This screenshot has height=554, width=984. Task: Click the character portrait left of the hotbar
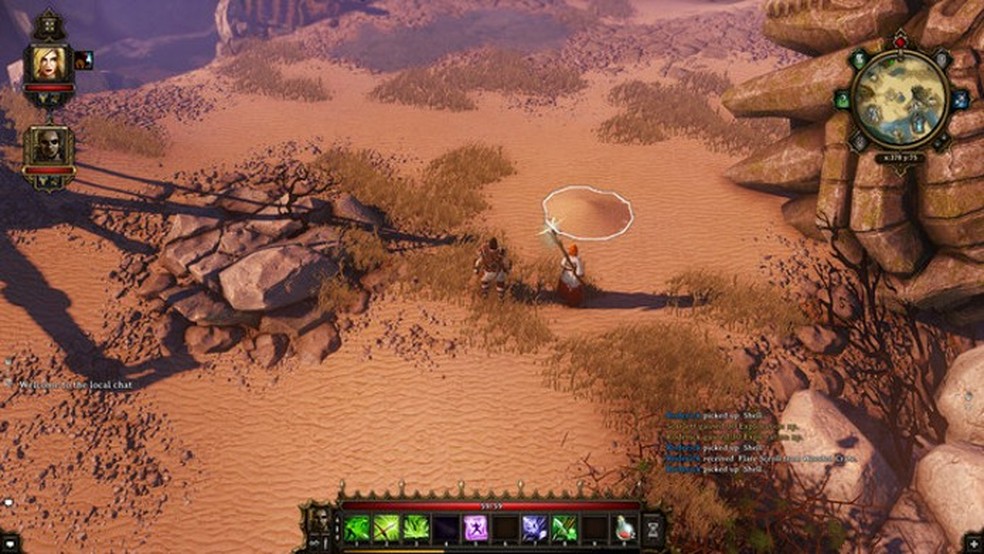tap(320, 522)
